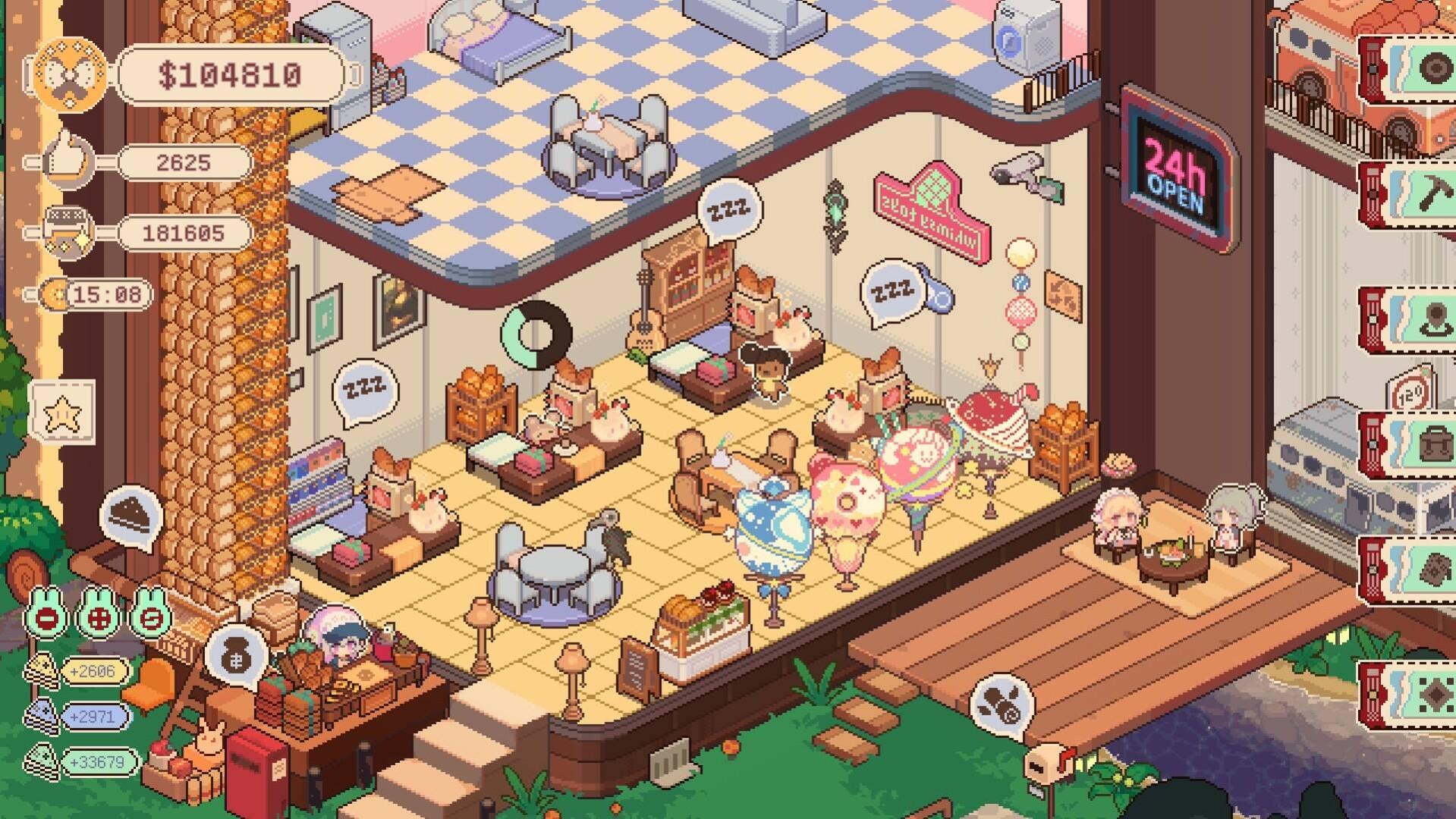This screenshot has width=1456, height=819.
Task: Open the briefcase tab
Action: click(1426, 445)
